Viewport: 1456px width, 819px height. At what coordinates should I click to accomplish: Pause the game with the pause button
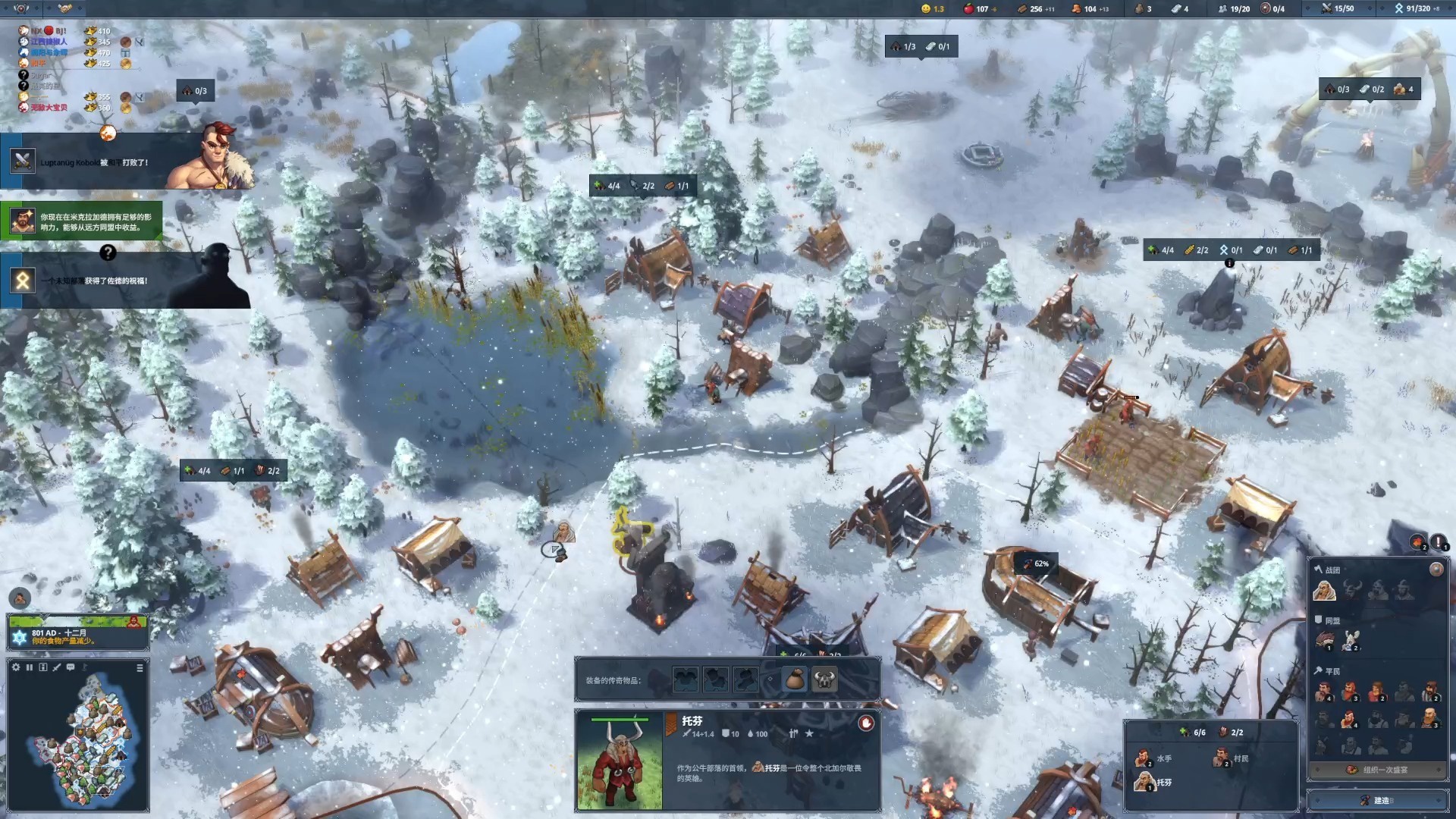30,667
